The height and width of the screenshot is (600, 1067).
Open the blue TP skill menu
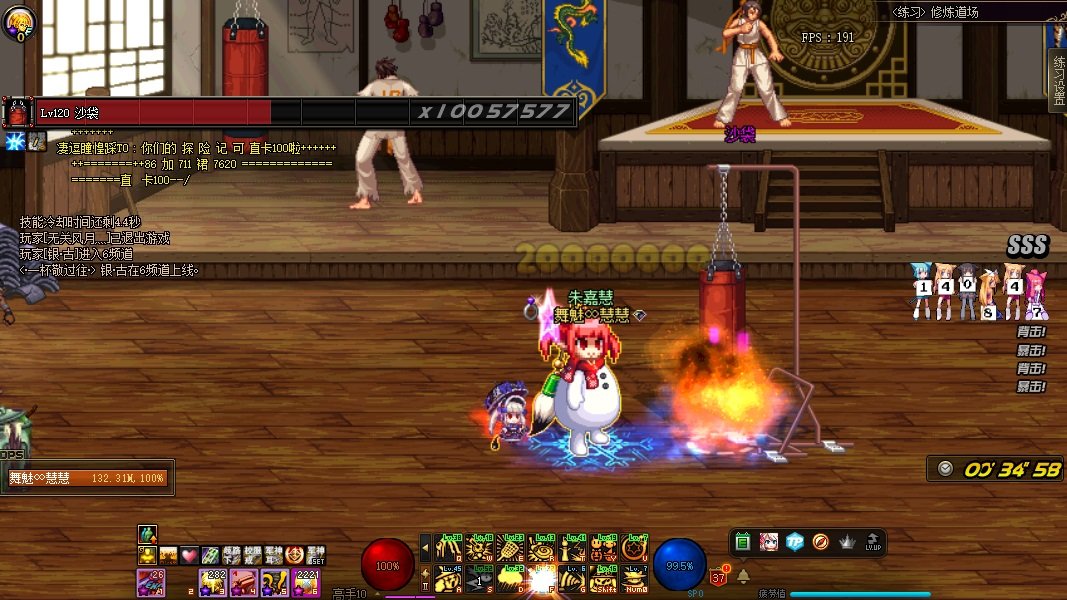point(794,542)
